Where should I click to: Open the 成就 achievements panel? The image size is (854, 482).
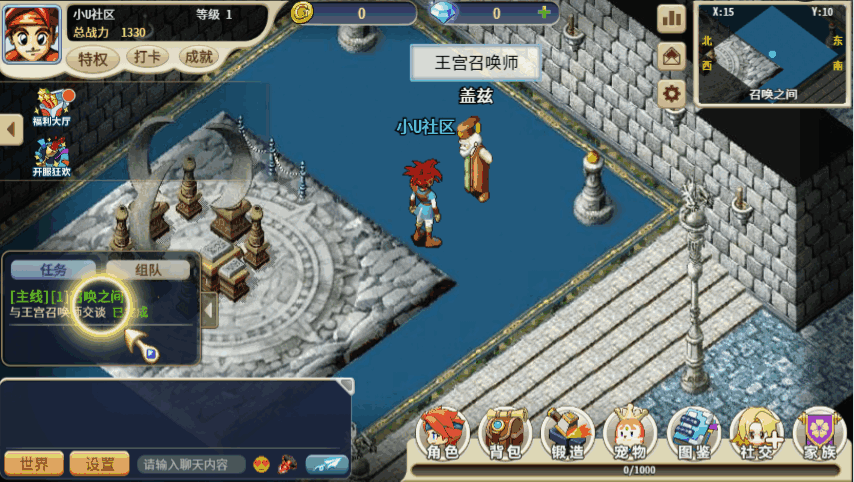click(199, 58)
